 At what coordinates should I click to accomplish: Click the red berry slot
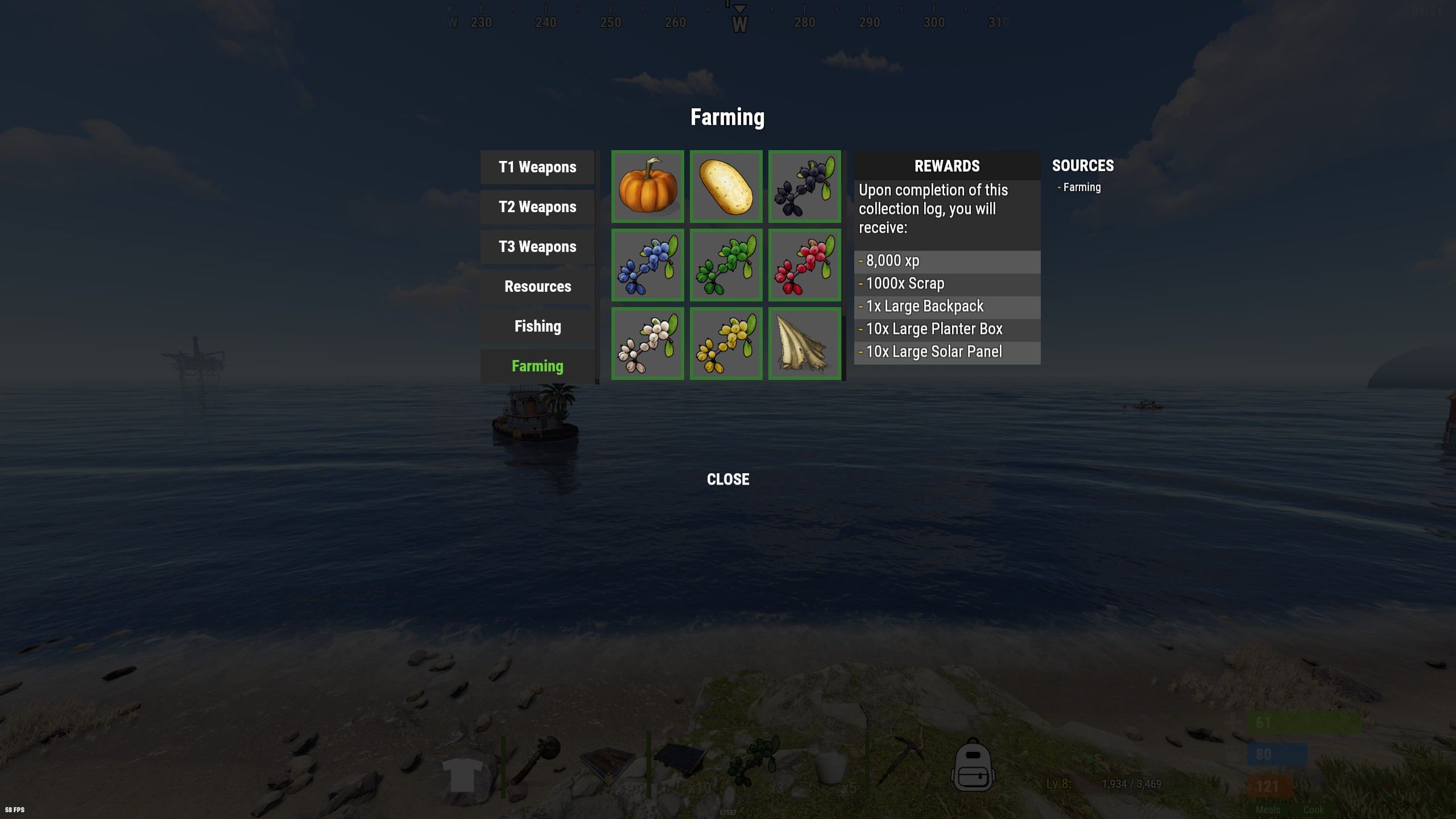click(805, 265)
